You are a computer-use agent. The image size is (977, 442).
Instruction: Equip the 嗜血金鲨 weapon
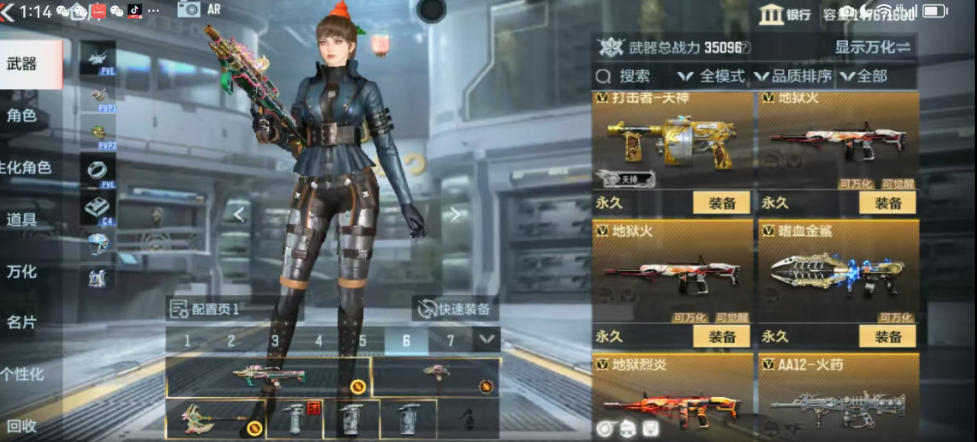(887, 337)
